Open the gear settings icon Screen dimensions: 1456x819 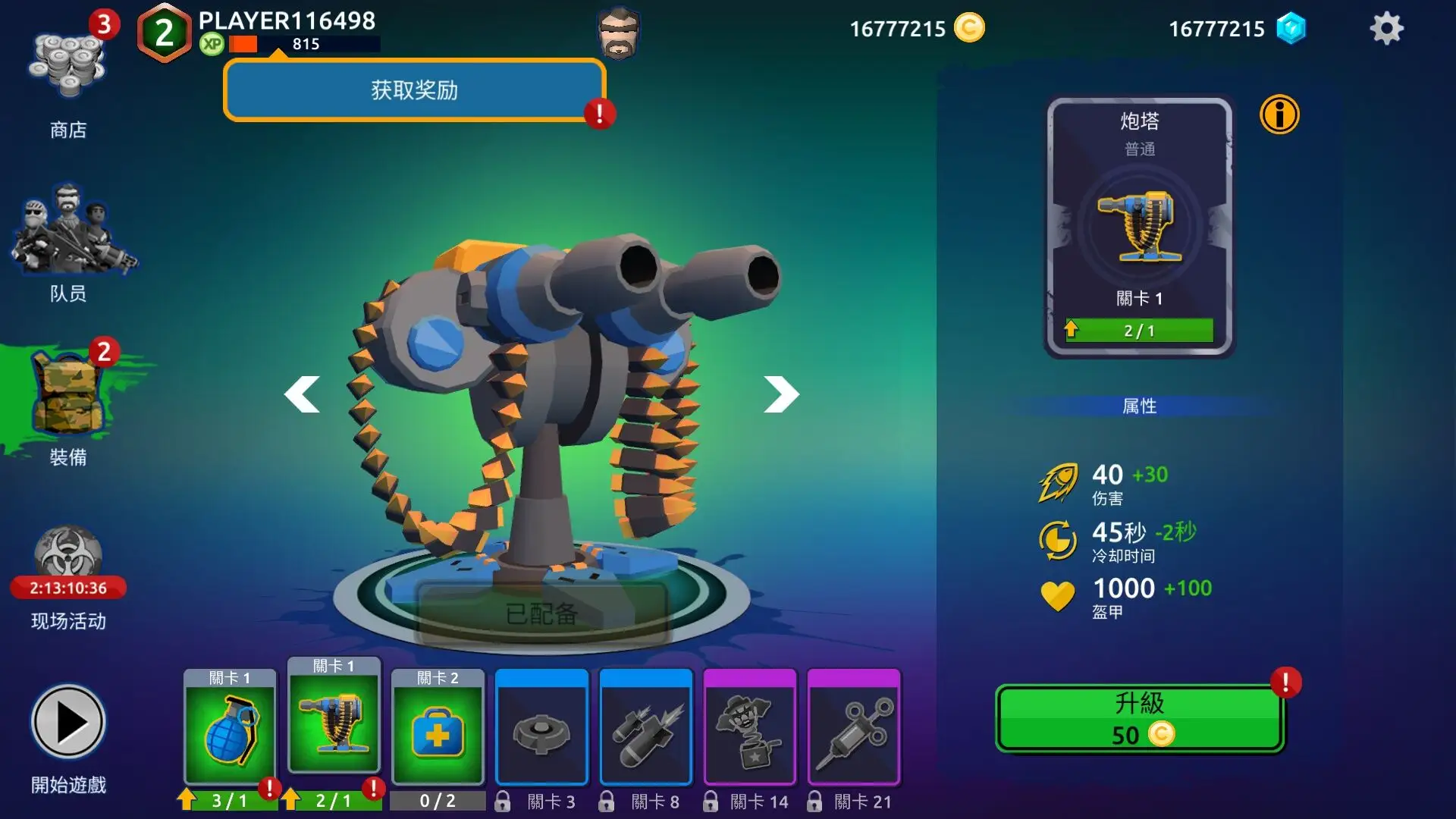tap(1386, 29)
